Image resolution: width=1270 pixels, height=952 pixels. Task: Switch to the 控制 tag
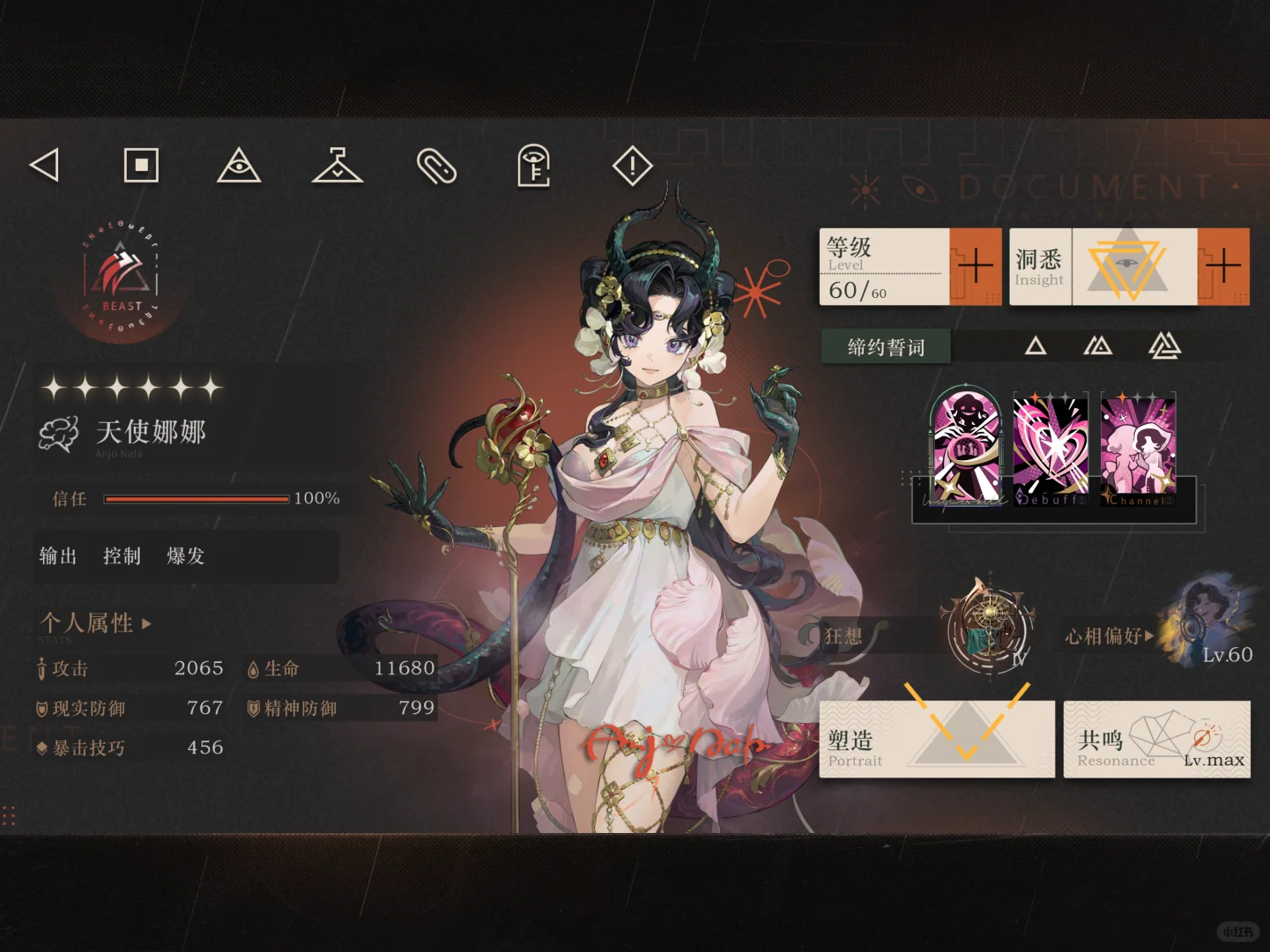tap(121, 556)
